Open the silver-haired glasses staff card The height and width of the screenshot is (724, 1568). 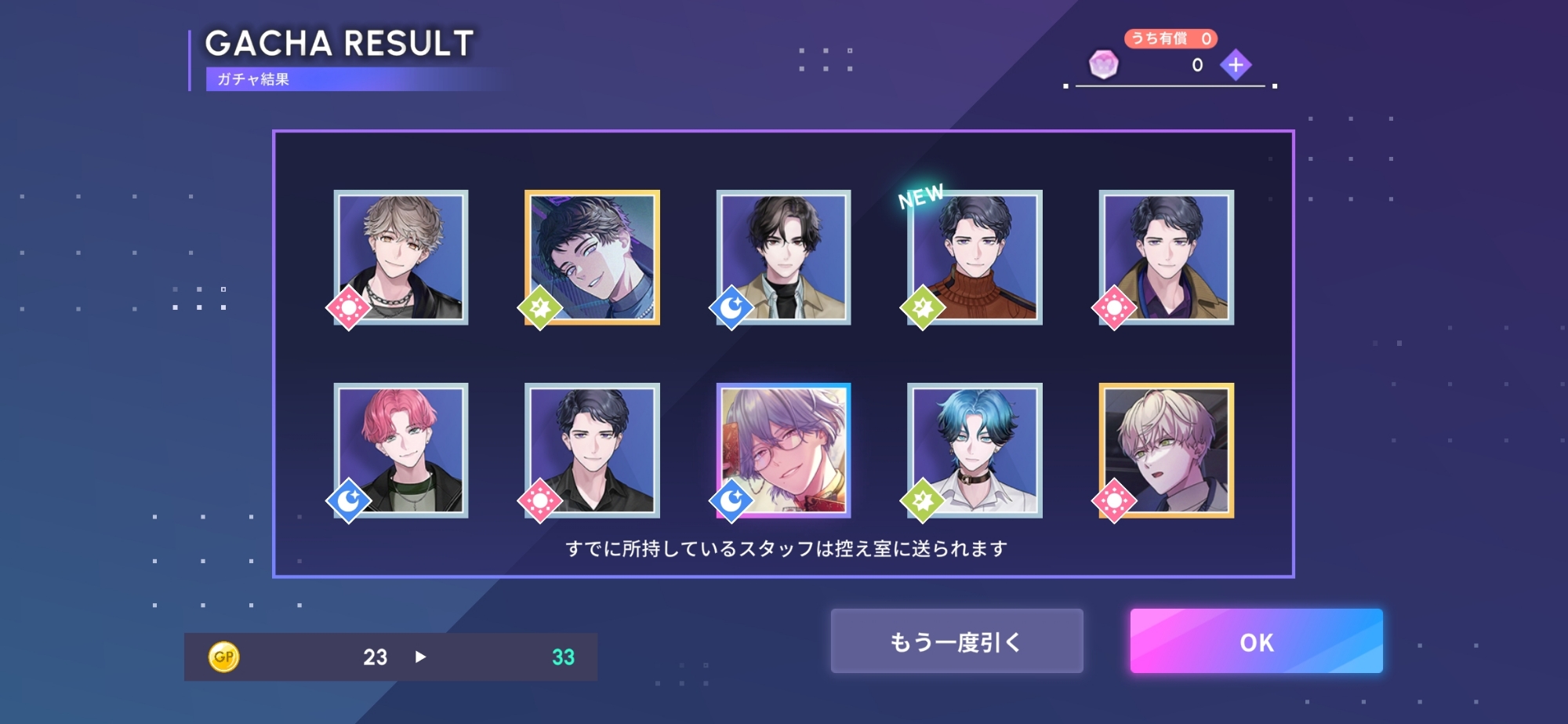coord(783,450)
